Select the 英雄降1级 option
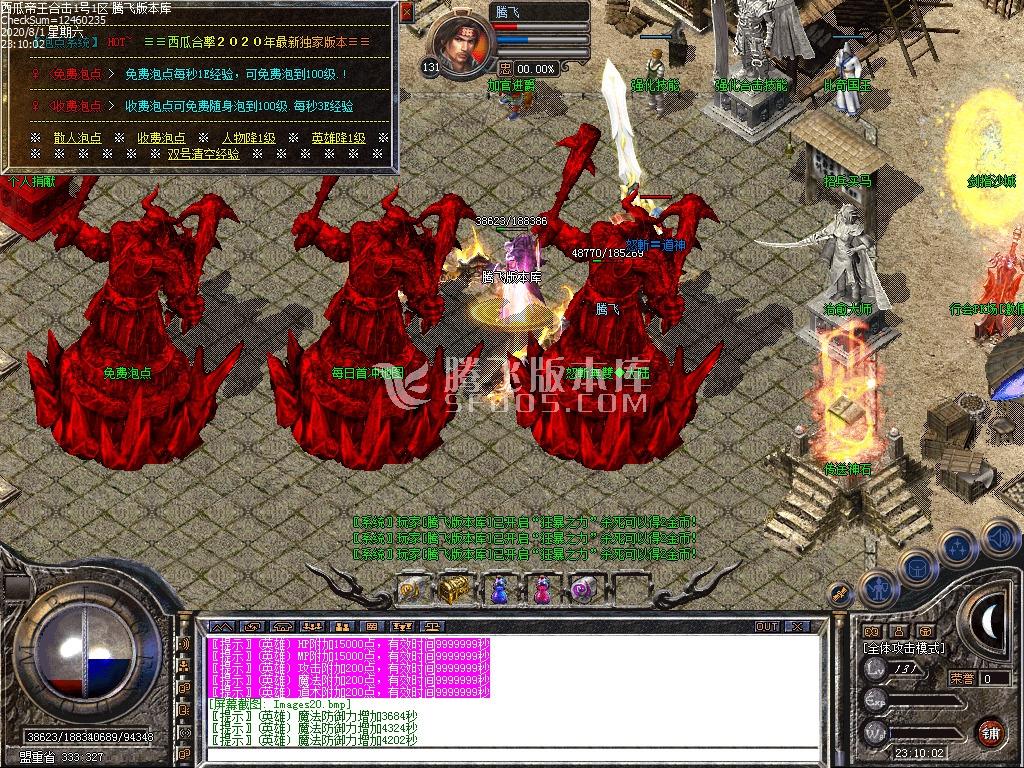This screenshot has width=1024, height=768. pyautogui.click(x=338, y=138)
